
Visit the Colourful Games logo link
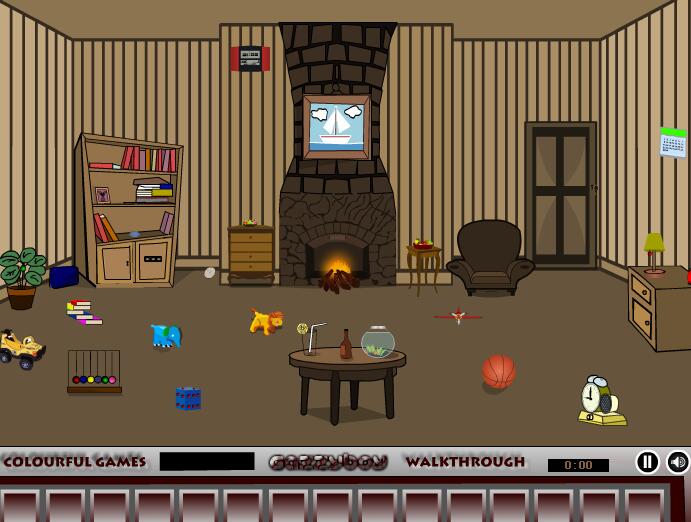tap(74, 462)
